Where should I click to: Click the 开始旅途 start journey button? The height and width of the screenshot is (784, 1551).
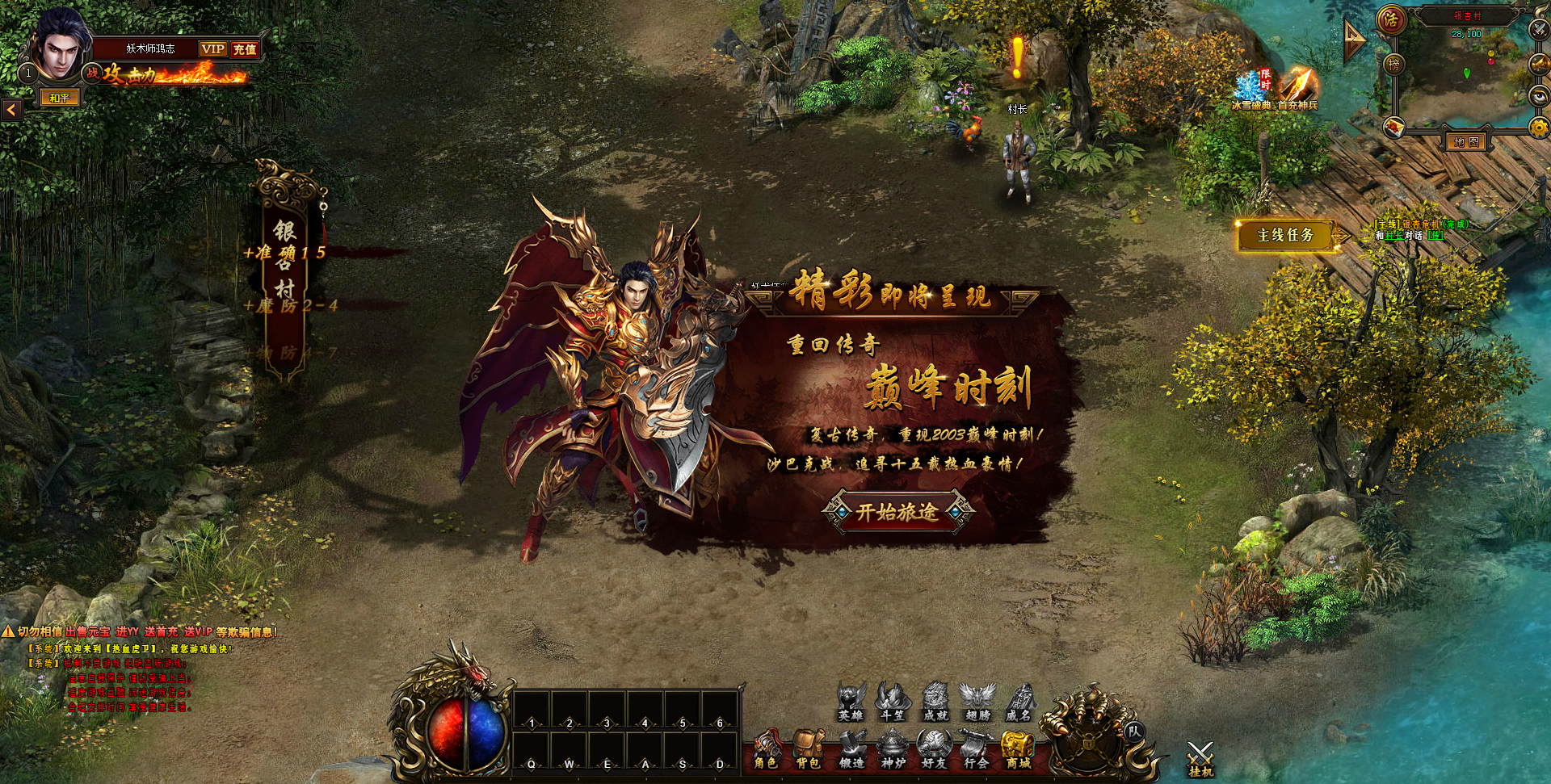(x=897, y=512)
